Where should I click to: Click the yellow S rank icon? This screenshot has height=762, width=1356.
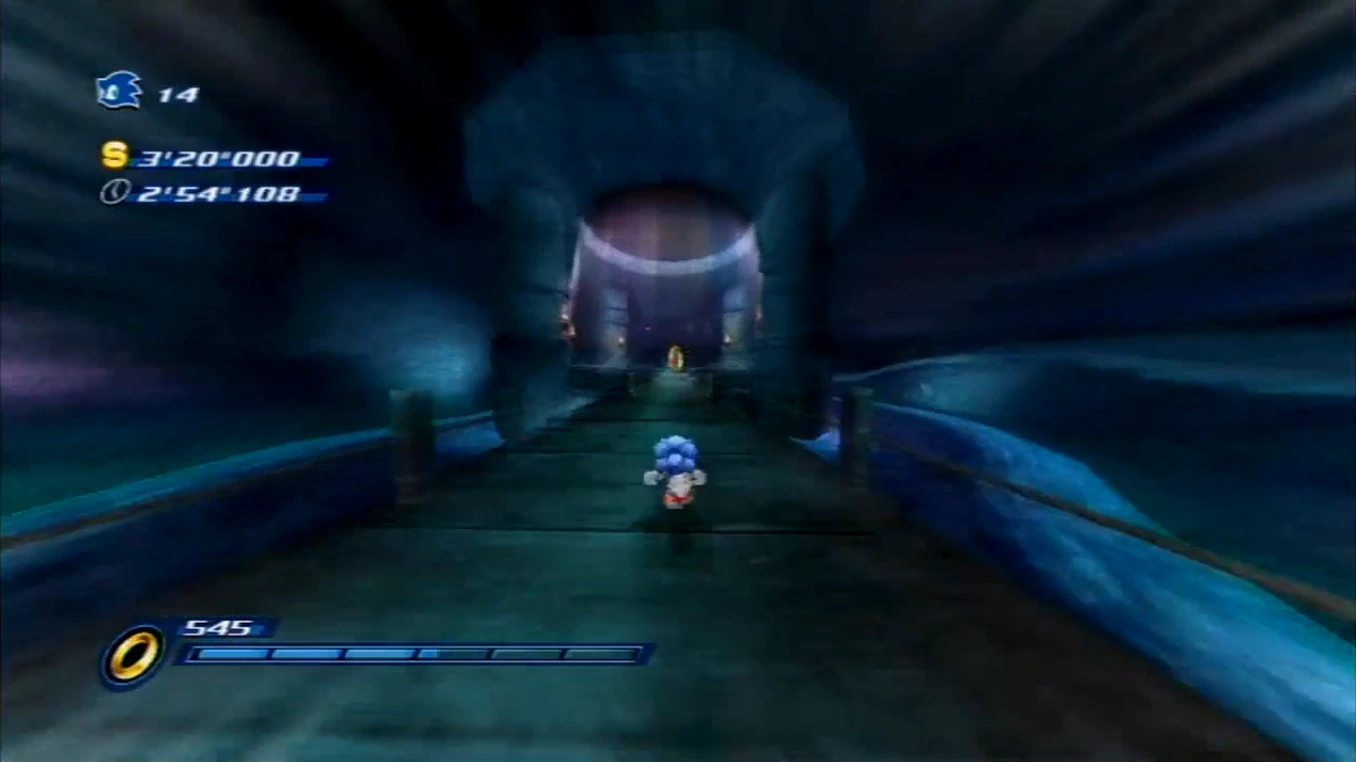115,156
